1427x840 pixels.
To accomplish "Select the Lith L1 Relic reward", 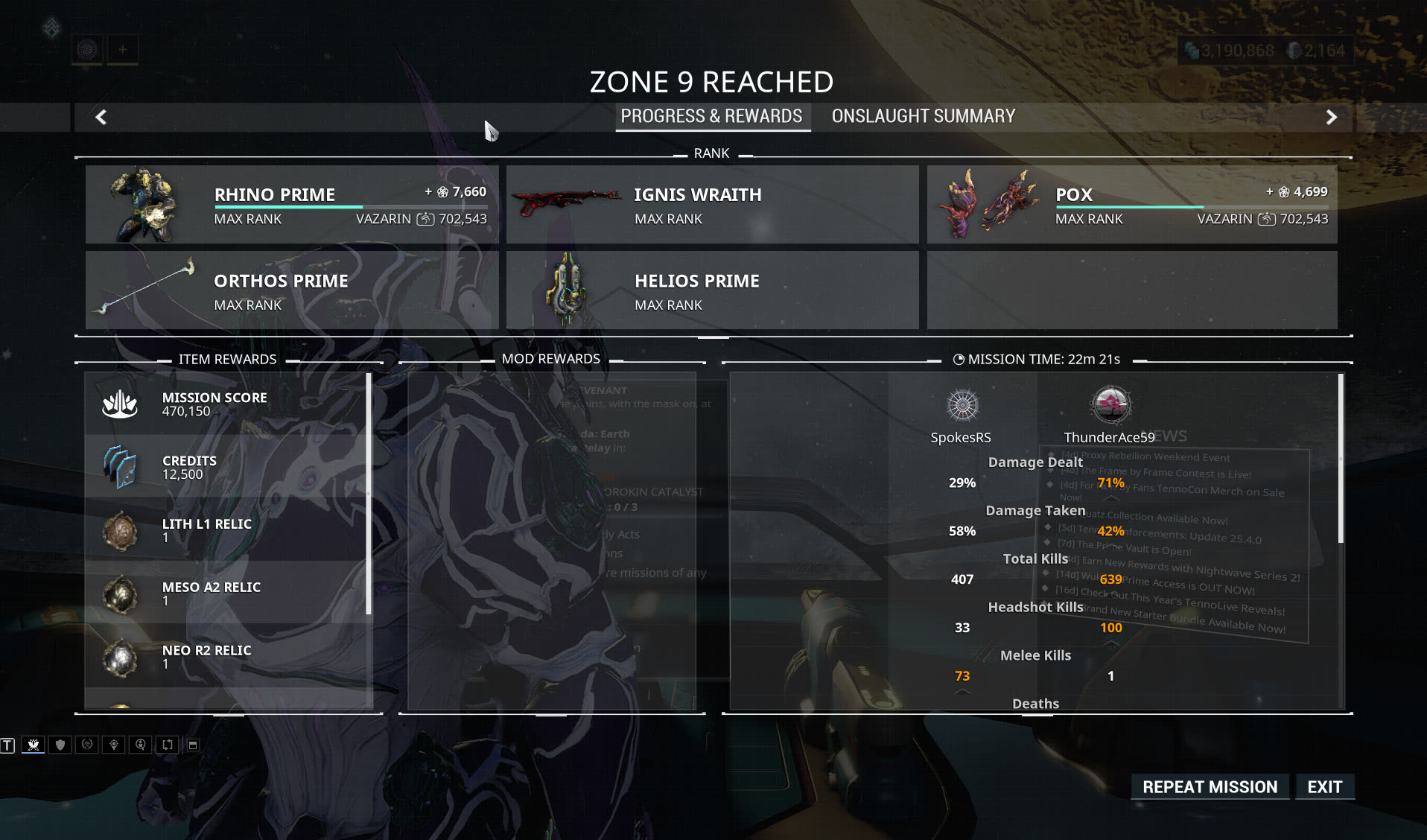I will (x=226, y=530).
